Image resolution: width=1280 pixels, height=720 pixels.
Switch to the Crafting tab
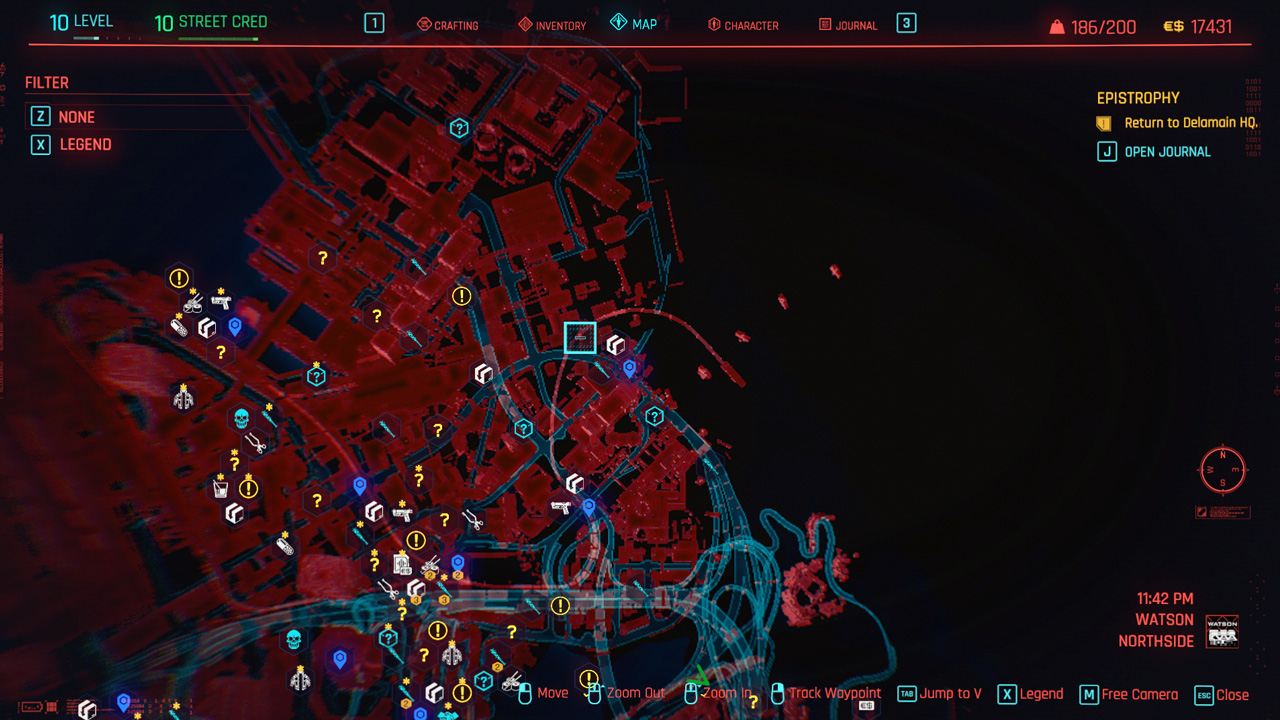click(447, 24)
